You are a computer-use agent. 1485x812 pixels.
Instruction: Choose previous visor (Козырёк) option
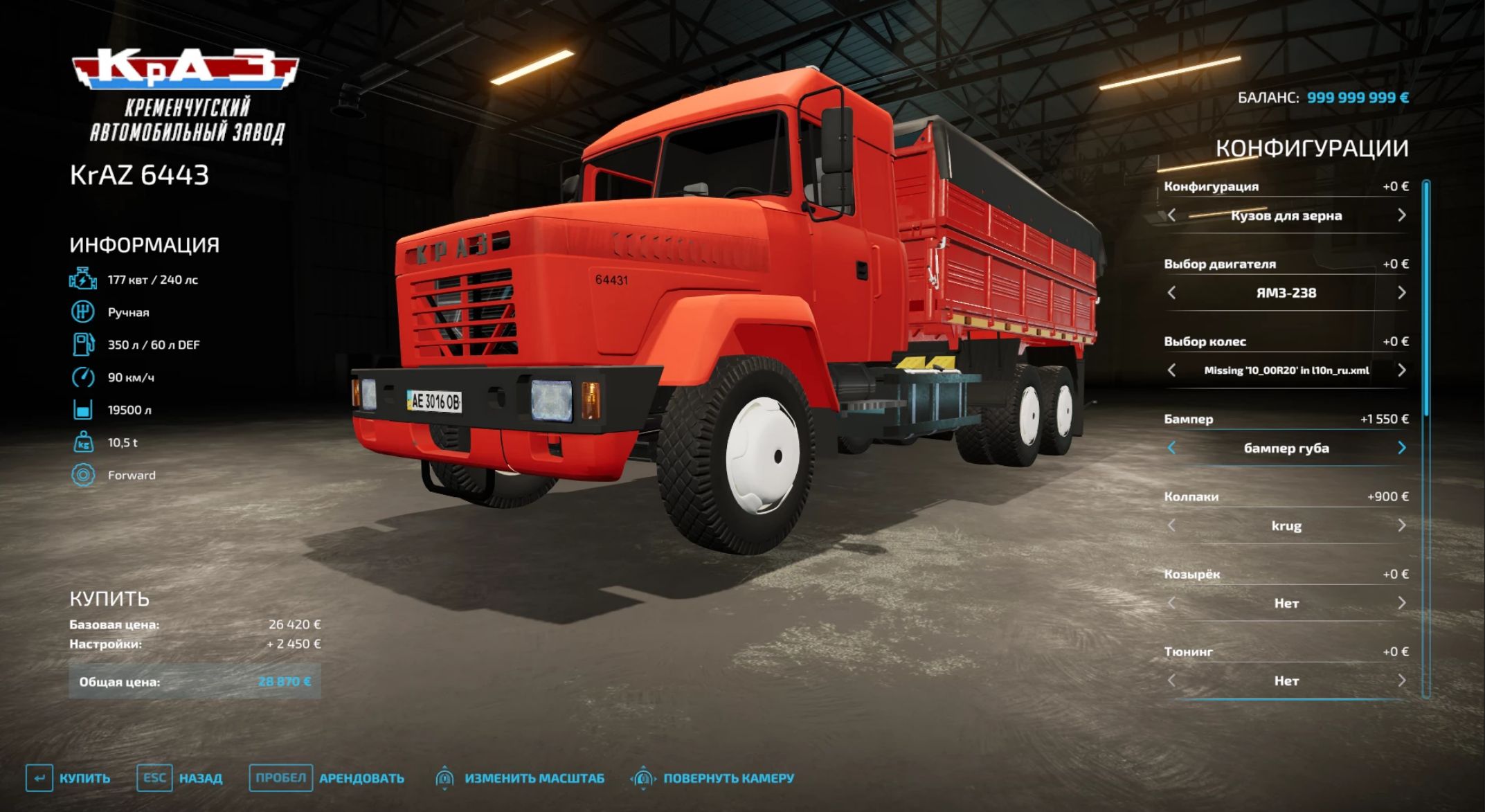tap(1171, 603)
